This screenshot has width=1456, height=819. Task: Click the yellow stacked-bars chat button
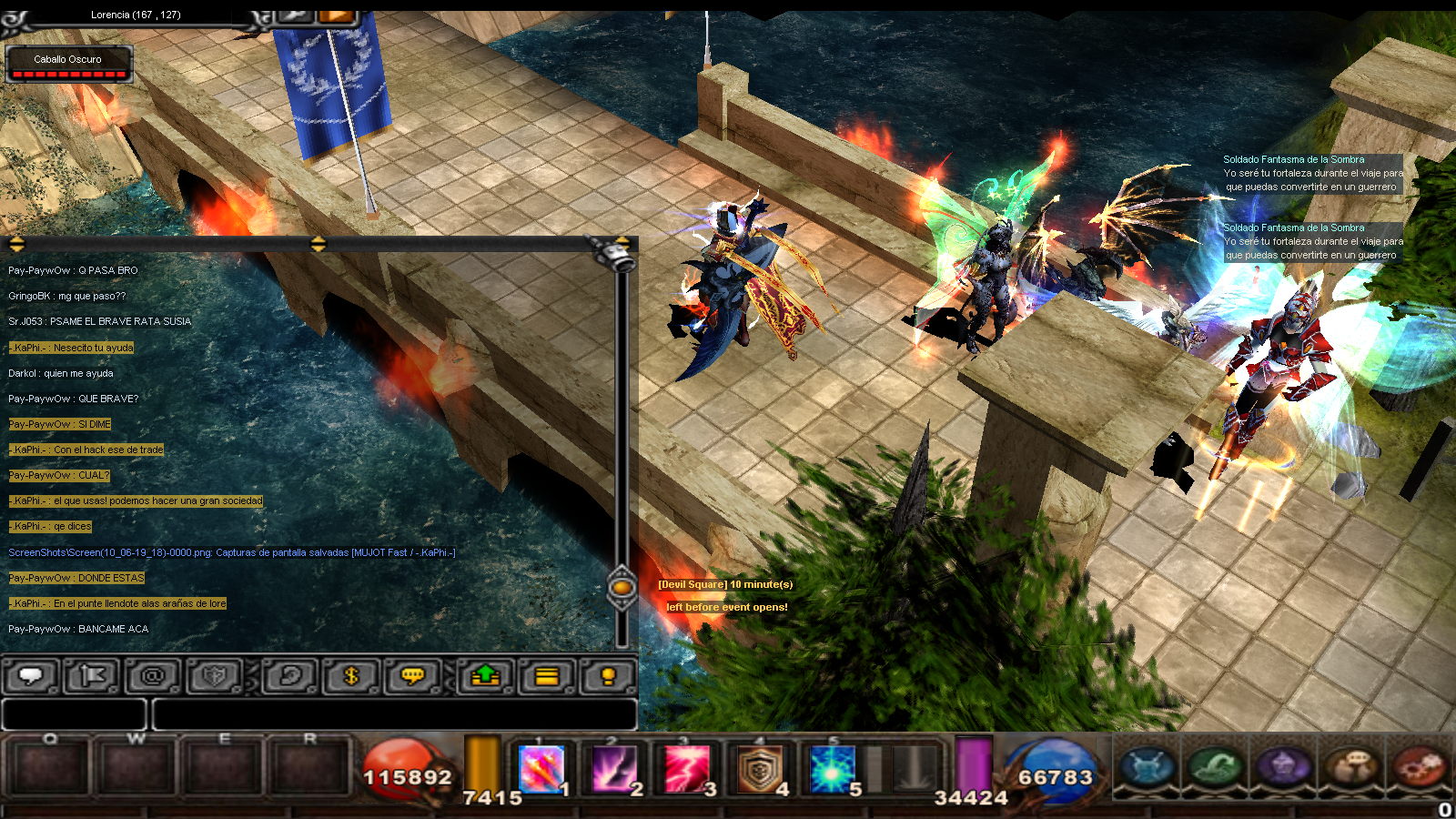(547, 676)
